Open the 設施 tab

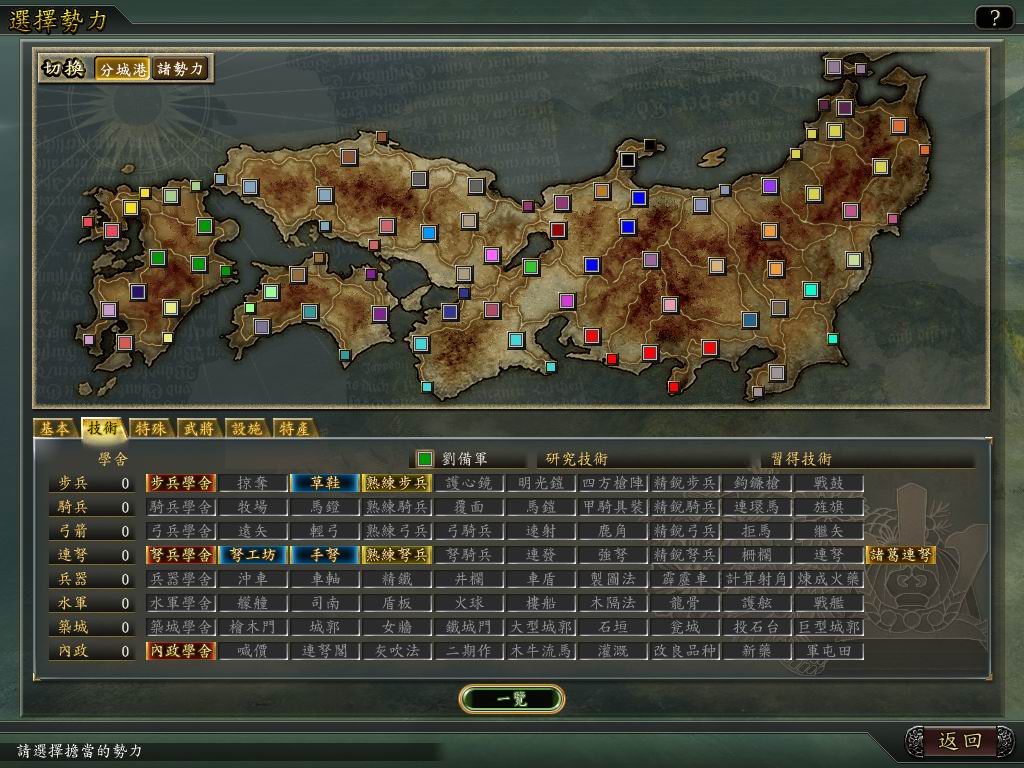246,429
